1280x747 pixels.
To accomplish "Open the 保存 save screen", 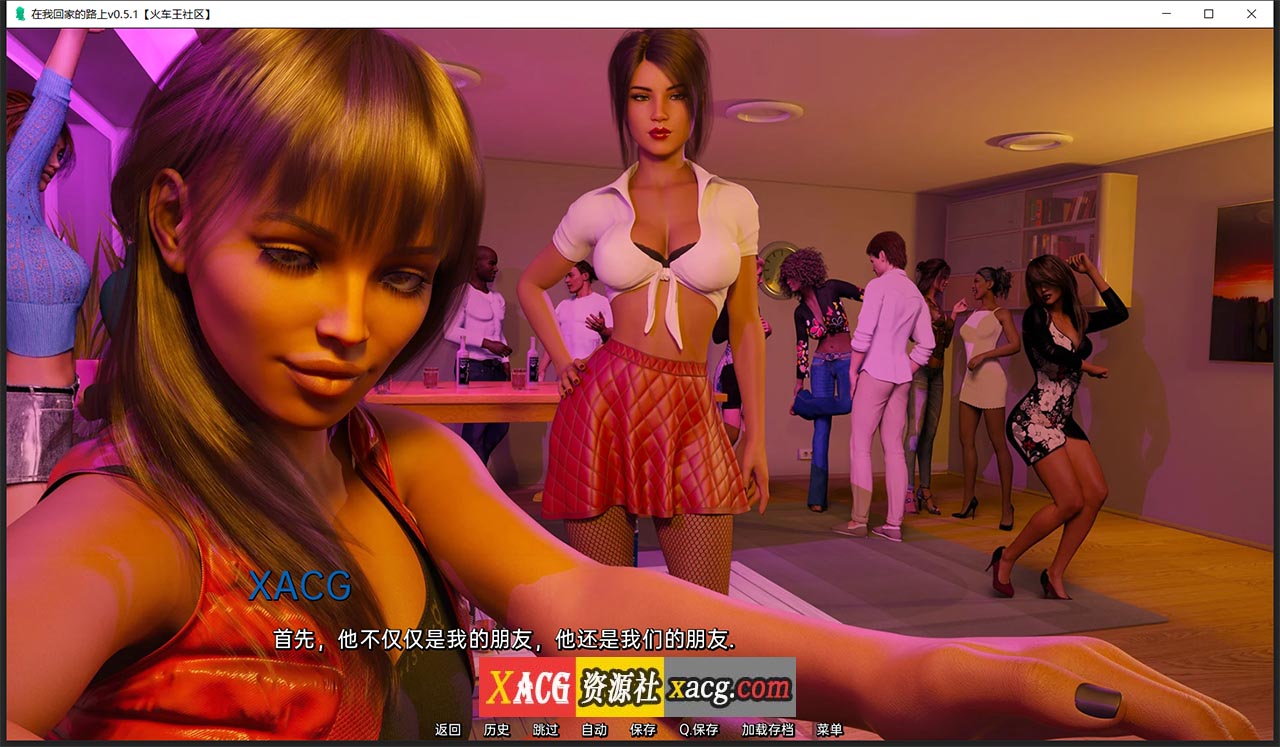I will click(641, 730).
